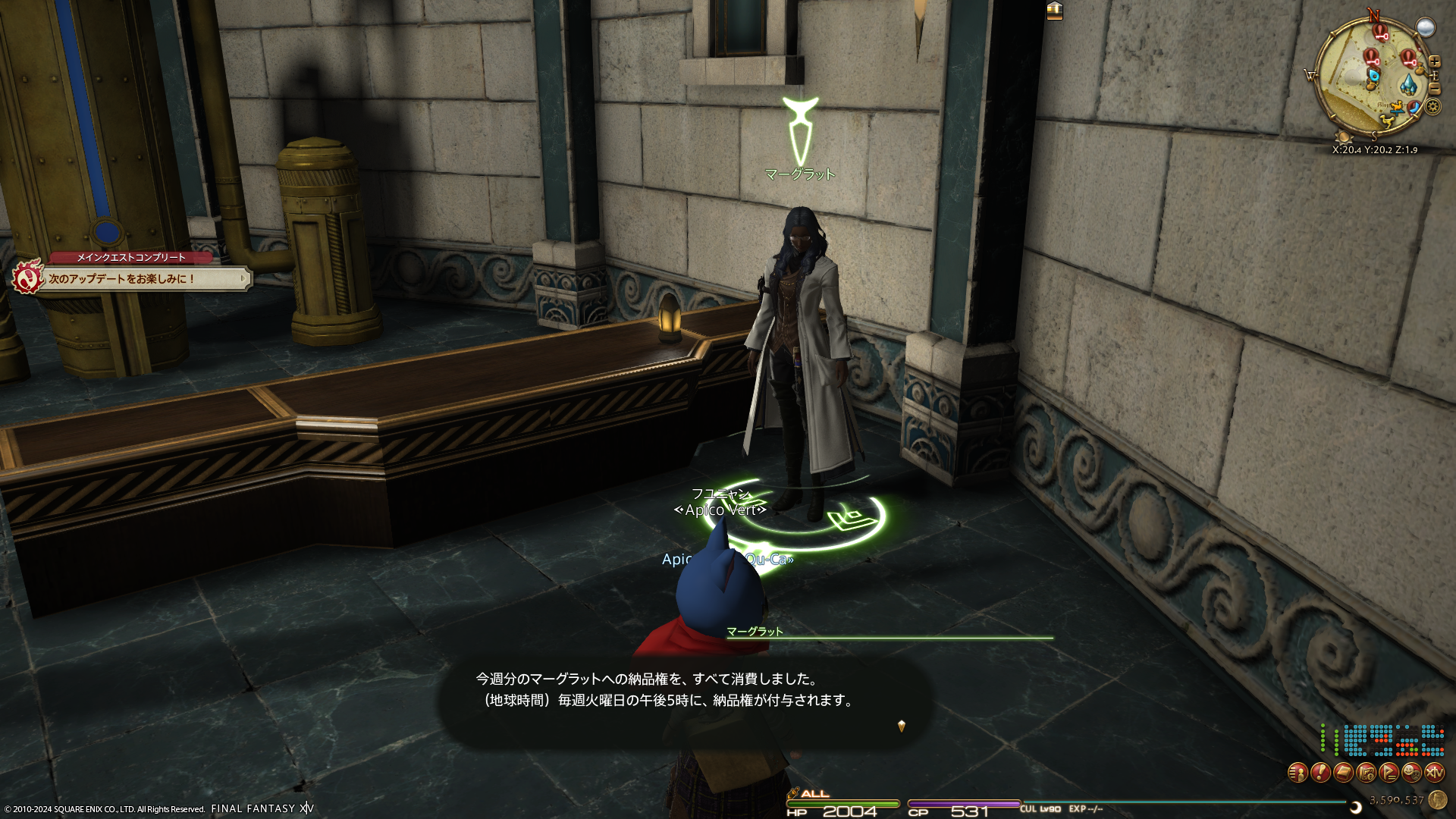Zoom in the minimap with plus button

[x=1434, y=61]
